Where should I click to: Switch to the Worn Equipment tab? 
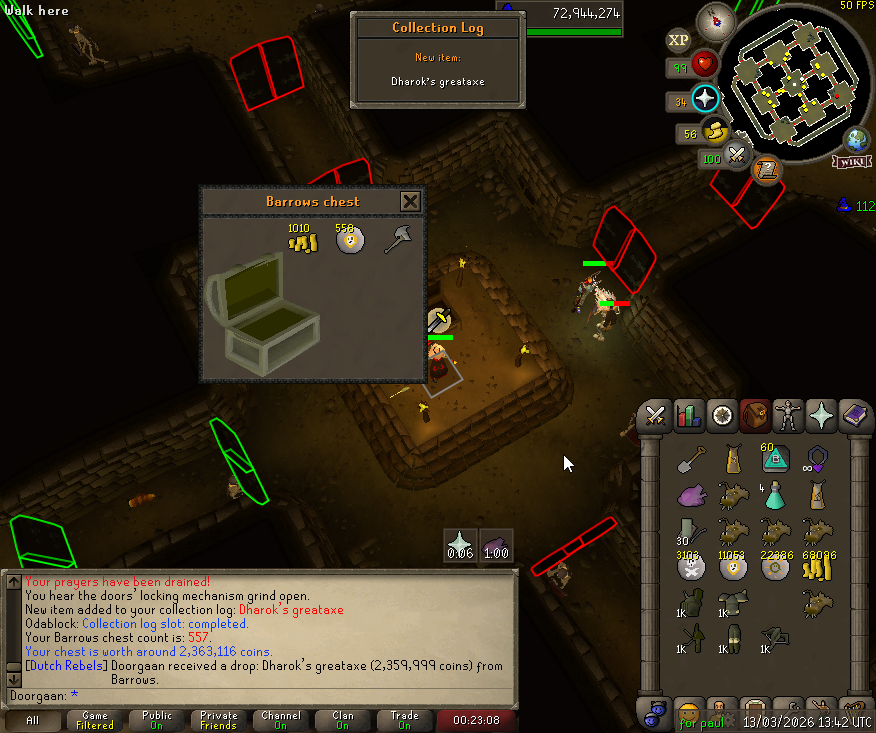click(788, 414)
